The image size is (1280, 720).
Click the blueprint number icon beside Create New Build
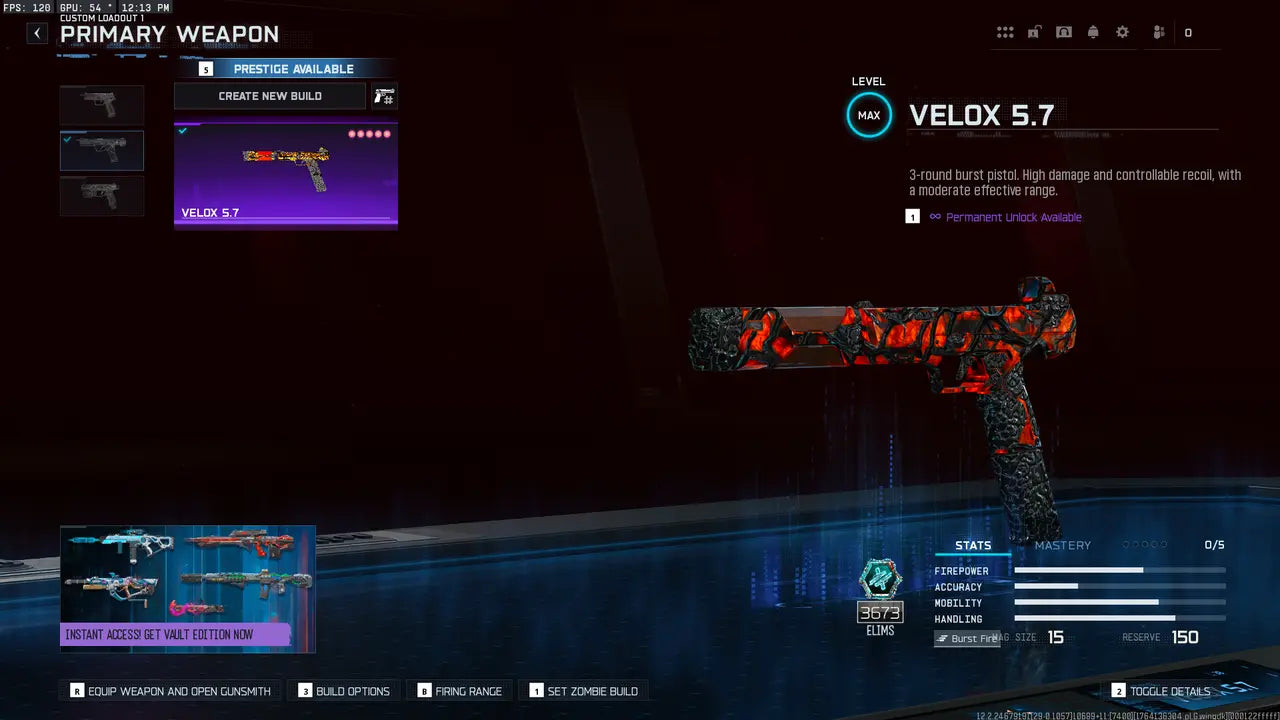click(383, 96)
